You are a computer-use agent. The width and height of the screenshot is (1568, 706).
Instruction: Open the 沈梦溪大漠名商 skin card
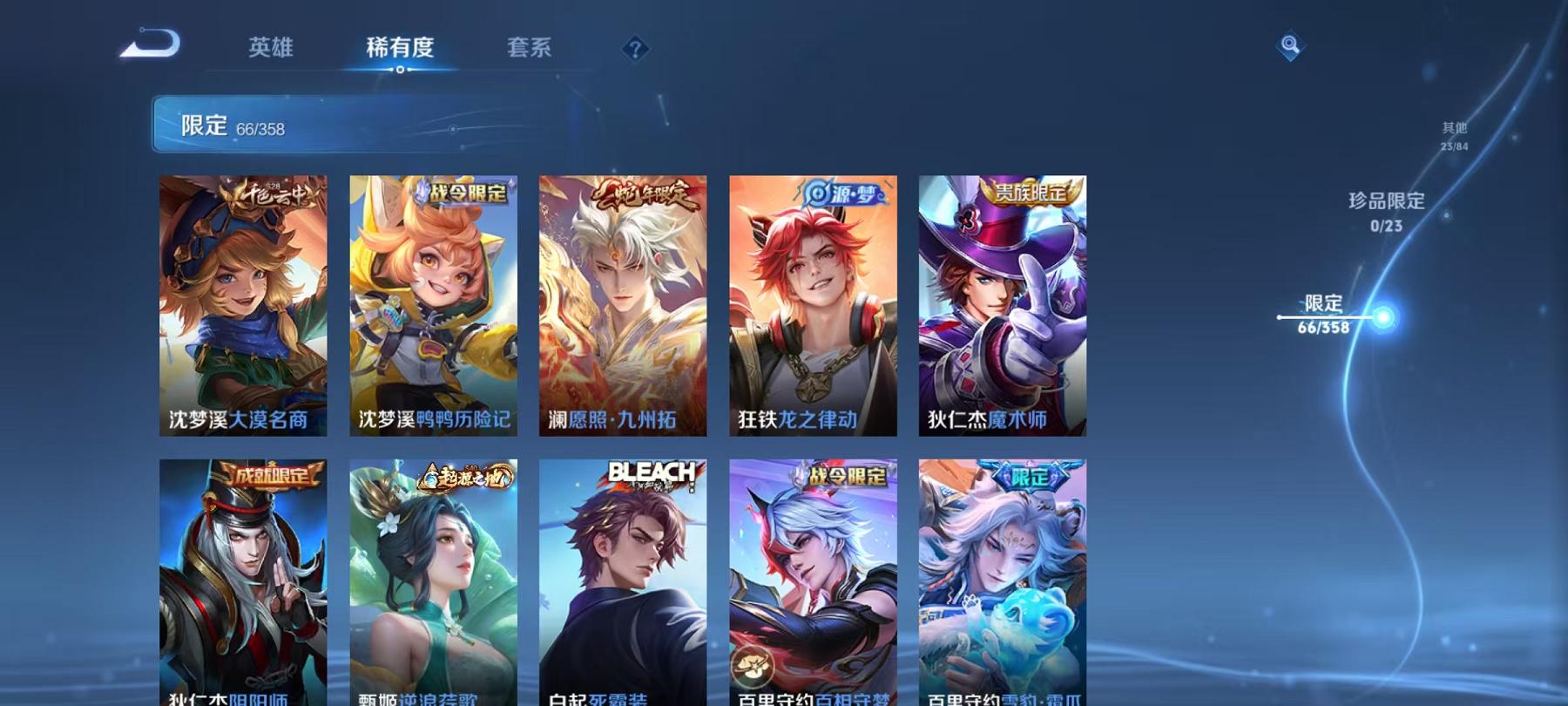[x=248, y=305]
